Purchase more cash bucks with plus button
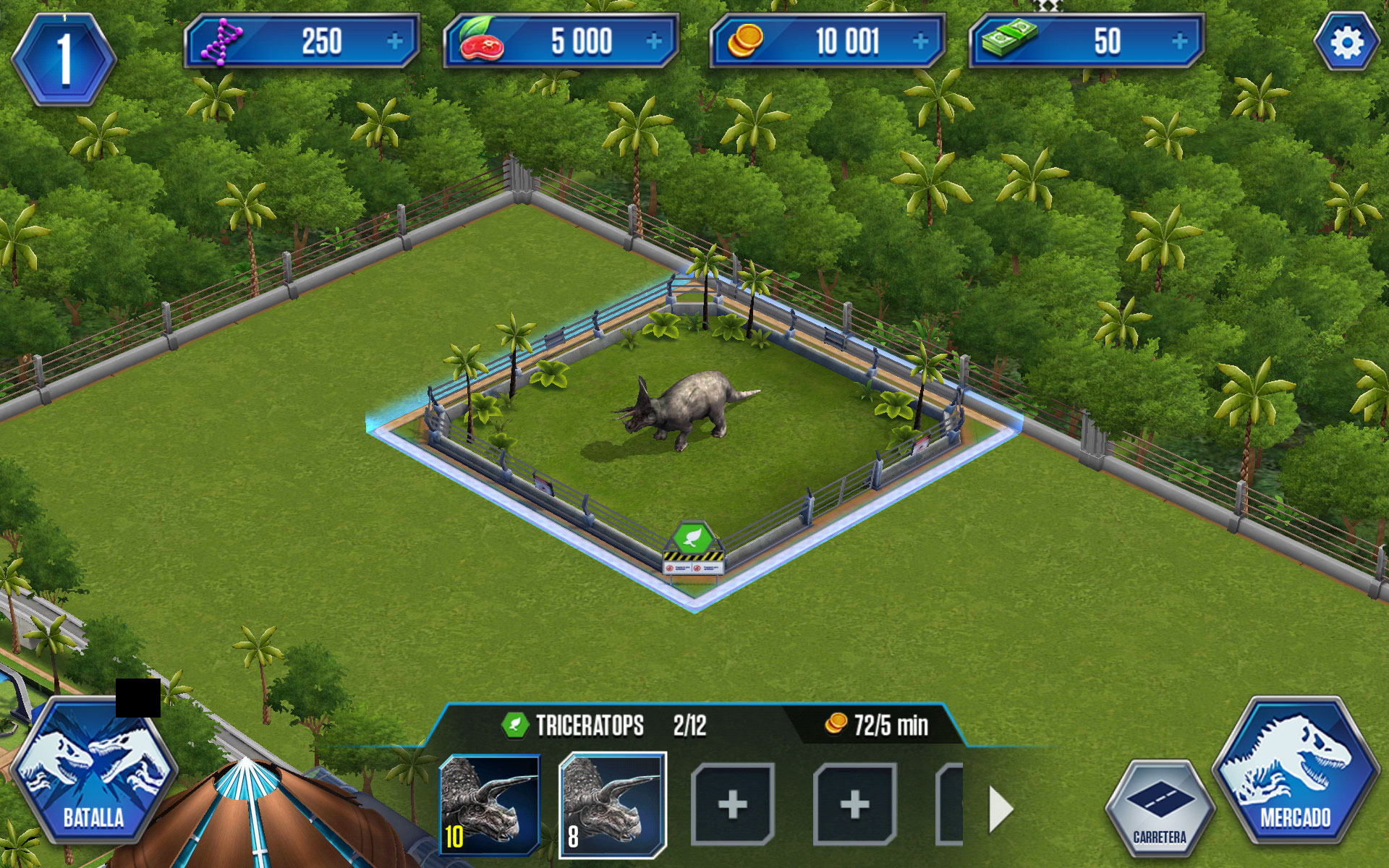 click(1179, 42)
